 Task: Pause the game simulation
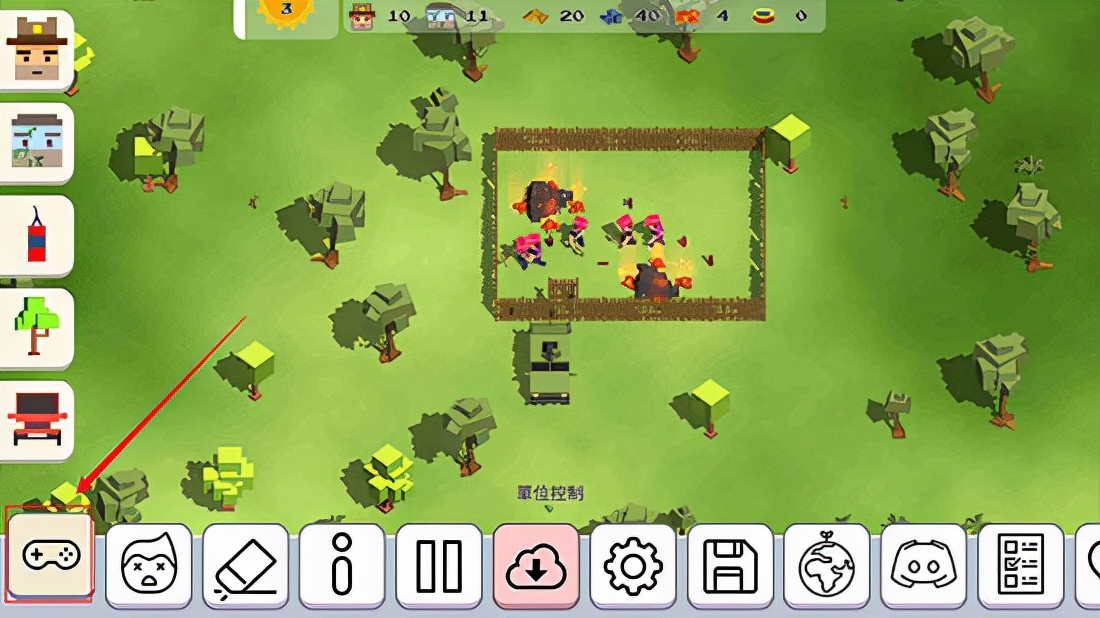439,566
